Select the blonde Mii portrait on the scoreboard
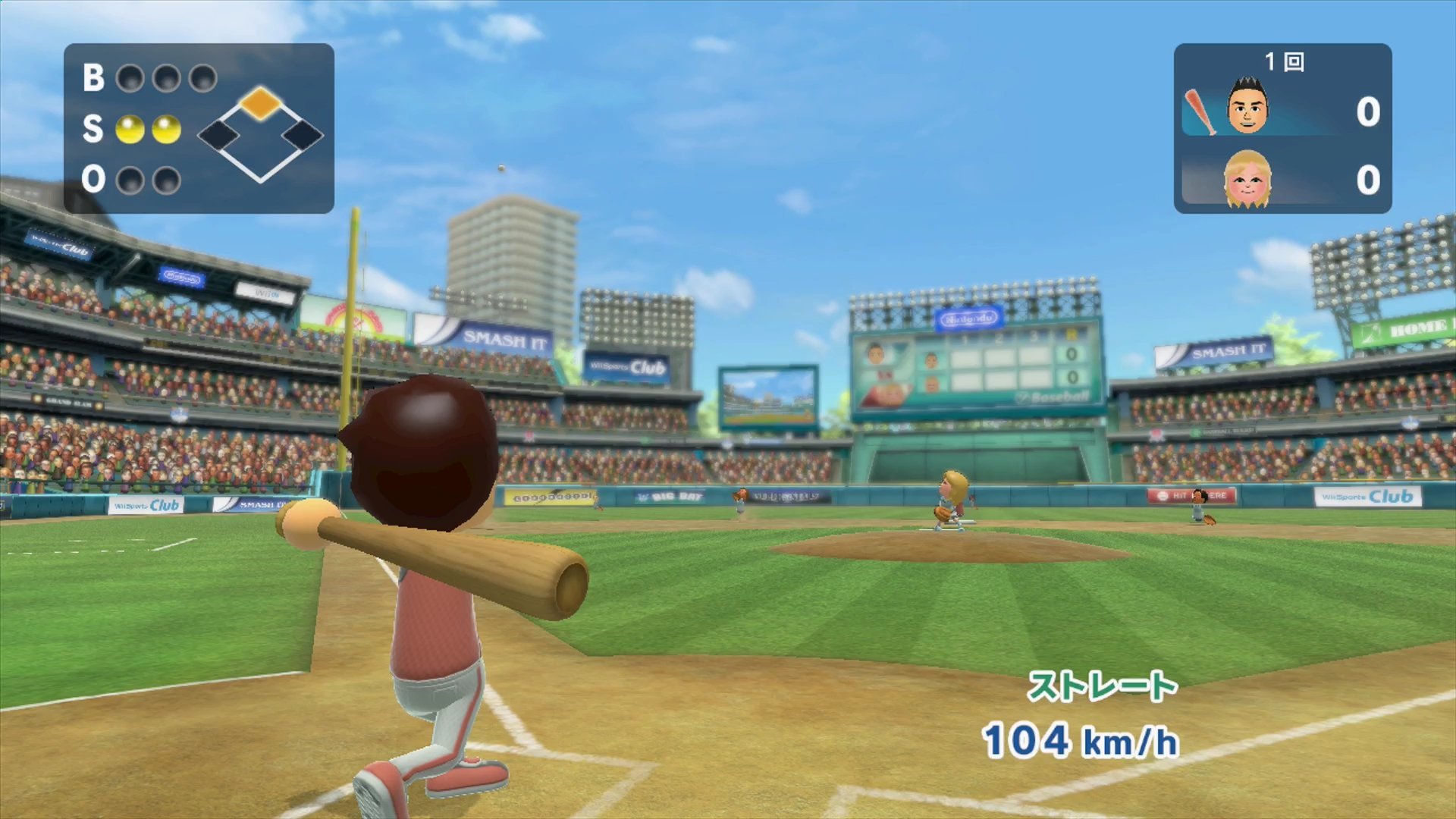The image size is (1456, 819). [x=1247, y=179]
